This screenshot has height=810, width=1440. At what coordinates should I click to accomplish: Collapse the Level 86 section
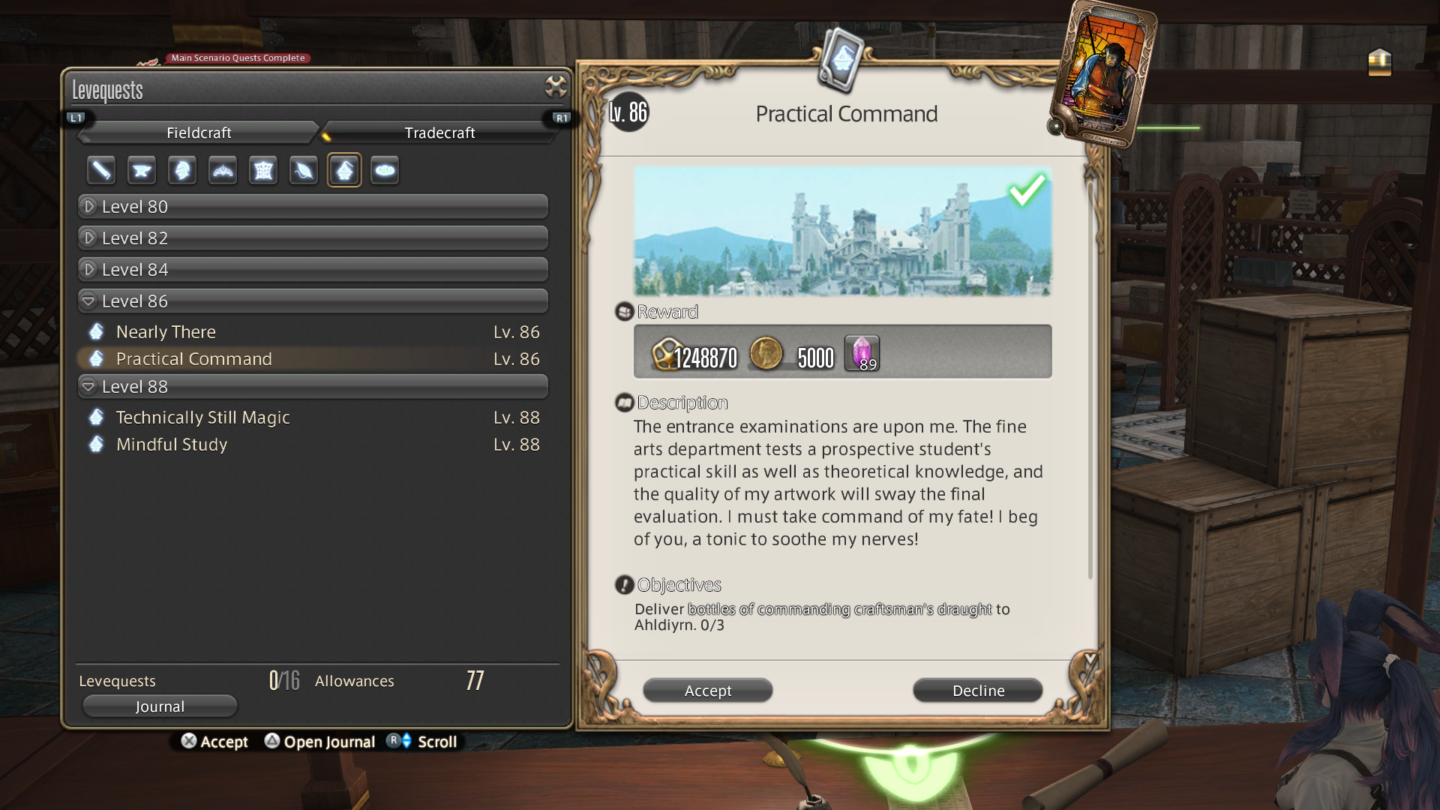tap(313, 300)
